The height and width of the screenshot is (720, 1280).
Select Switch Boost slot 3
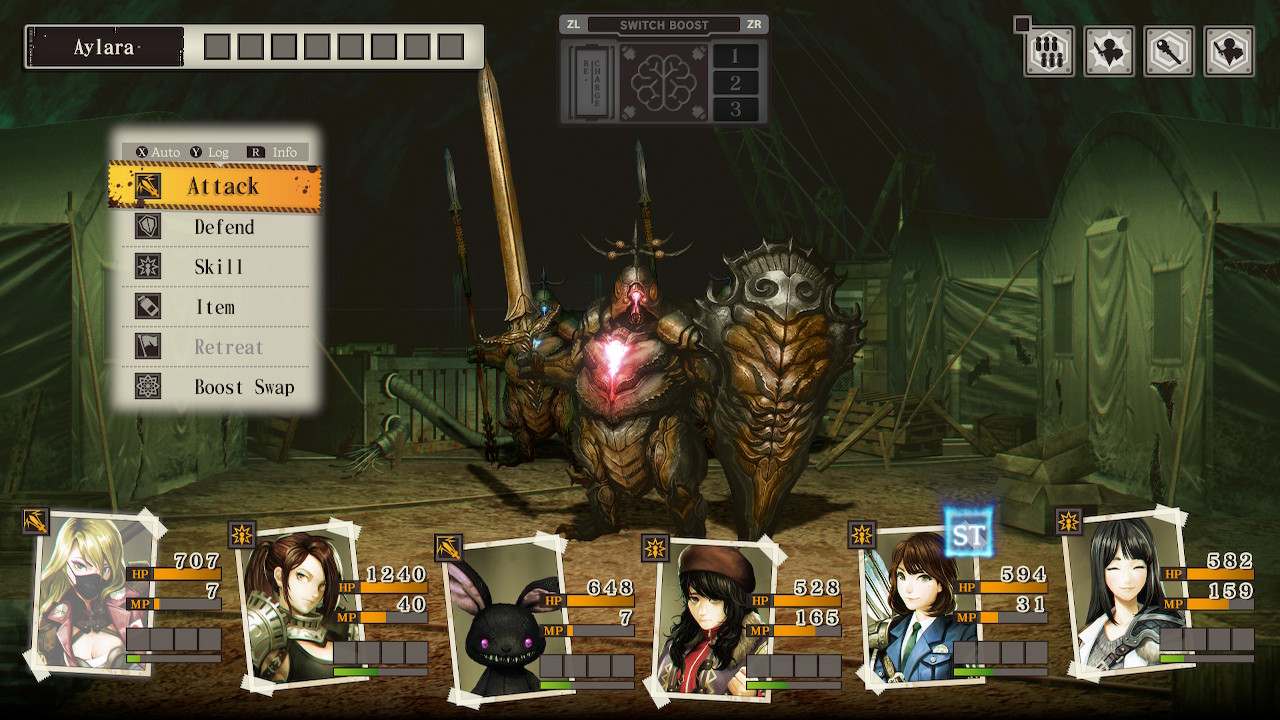pyautogui.click(x=736, y=109)
